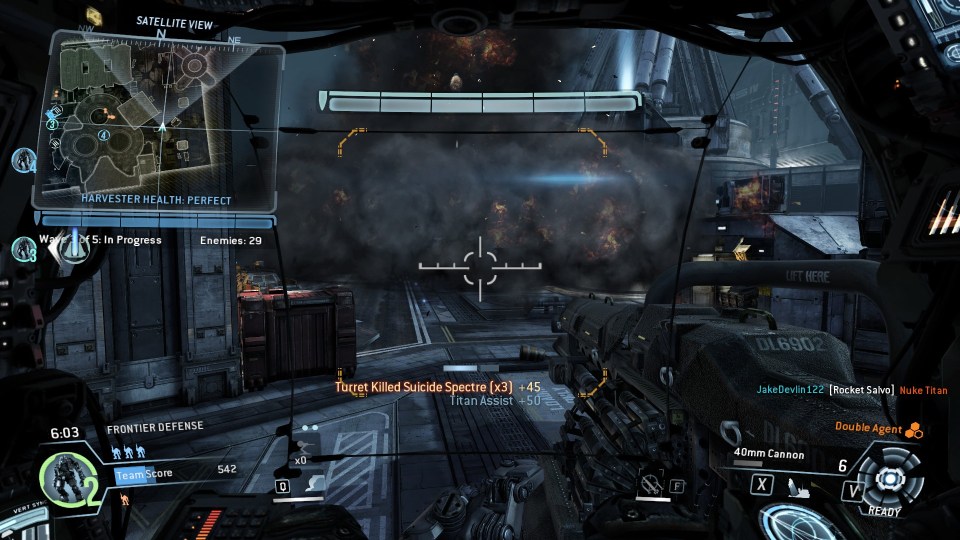Click the yellow arrow icon above the minimap
The height and width of the screenshot is (540, 960).
pyautogui.click(x=95, y=15)
